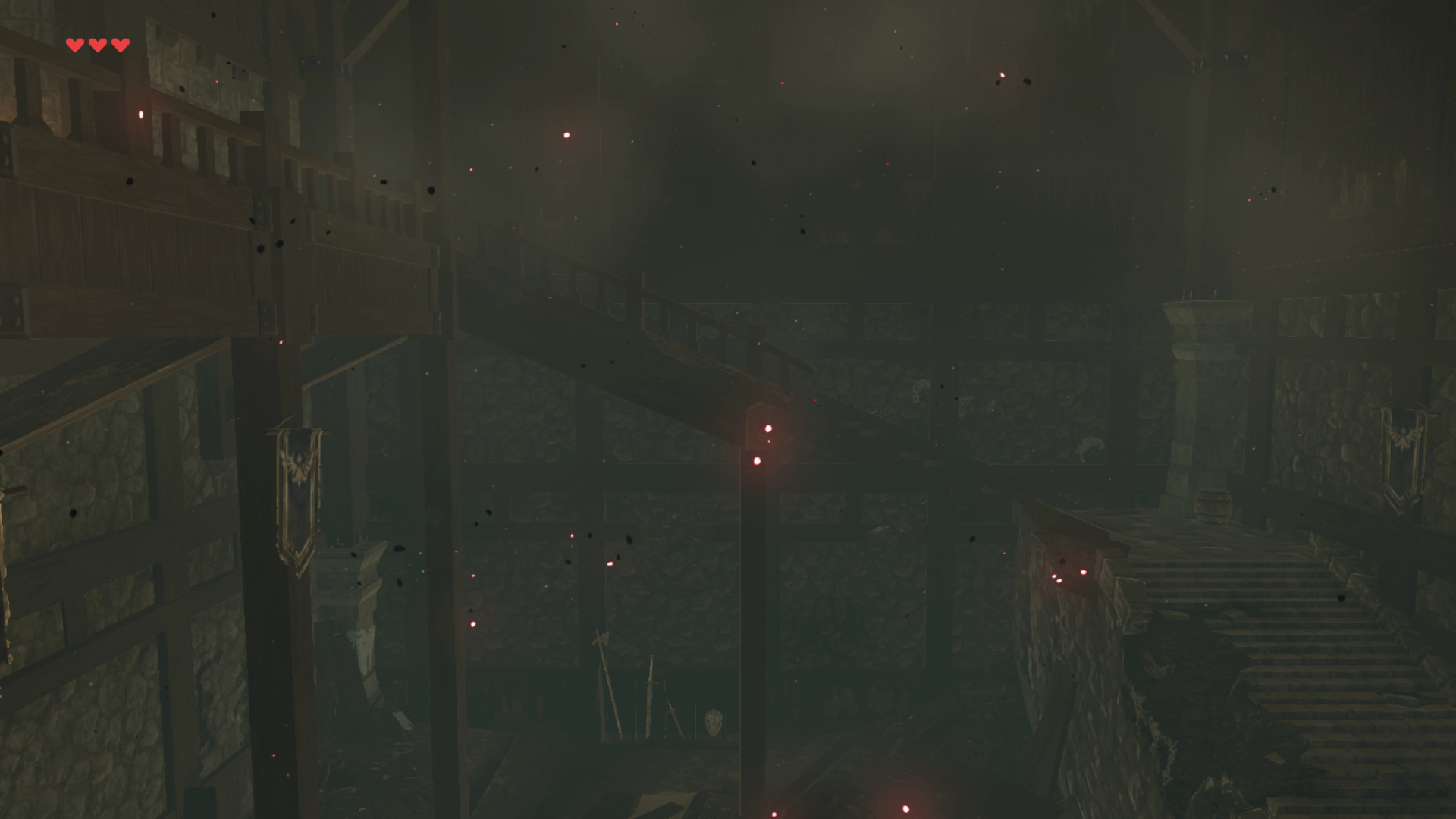This screenshot has width=1456, height=819.
Task: Click the shield leaning against the weapon rack
Action: (x=713, y=722)
